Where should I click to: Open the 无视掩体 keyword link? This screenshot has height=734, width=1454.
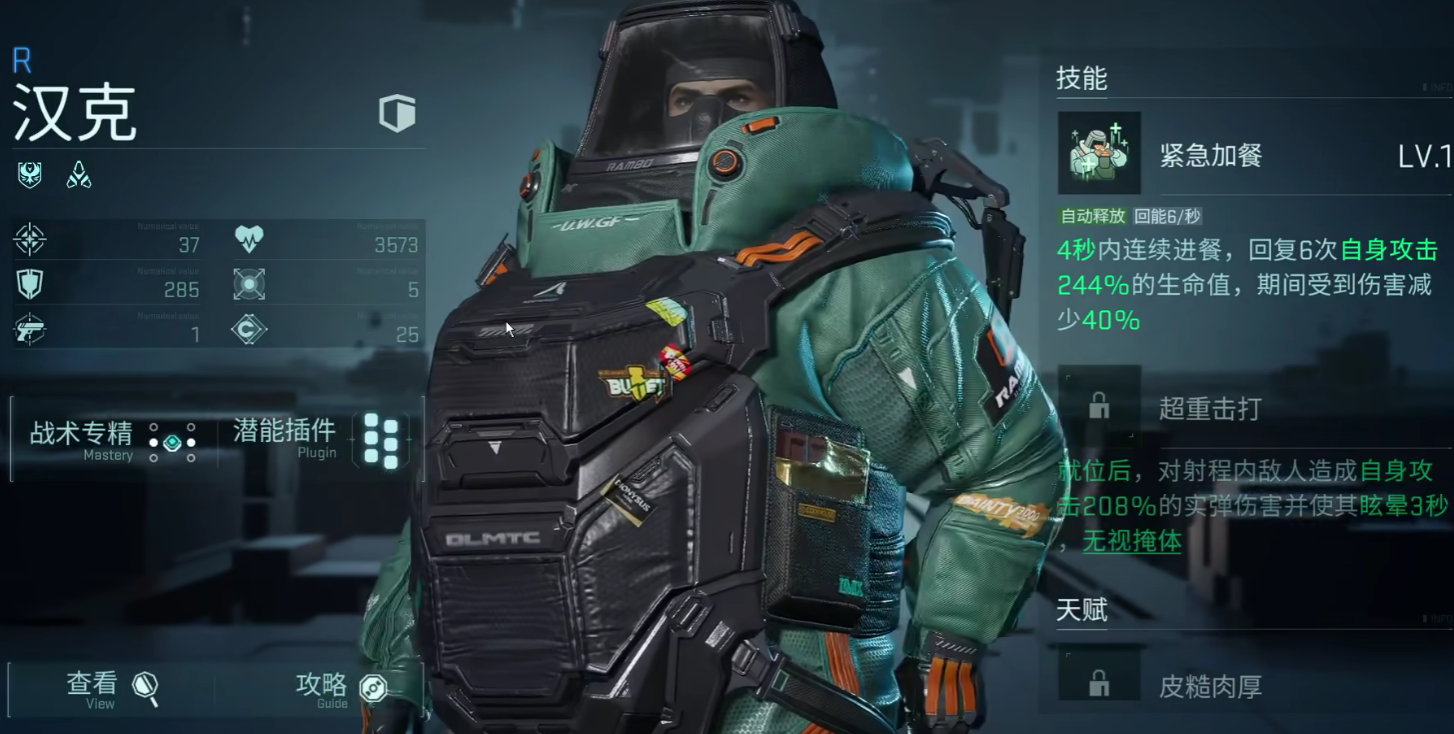point(1132,541)
